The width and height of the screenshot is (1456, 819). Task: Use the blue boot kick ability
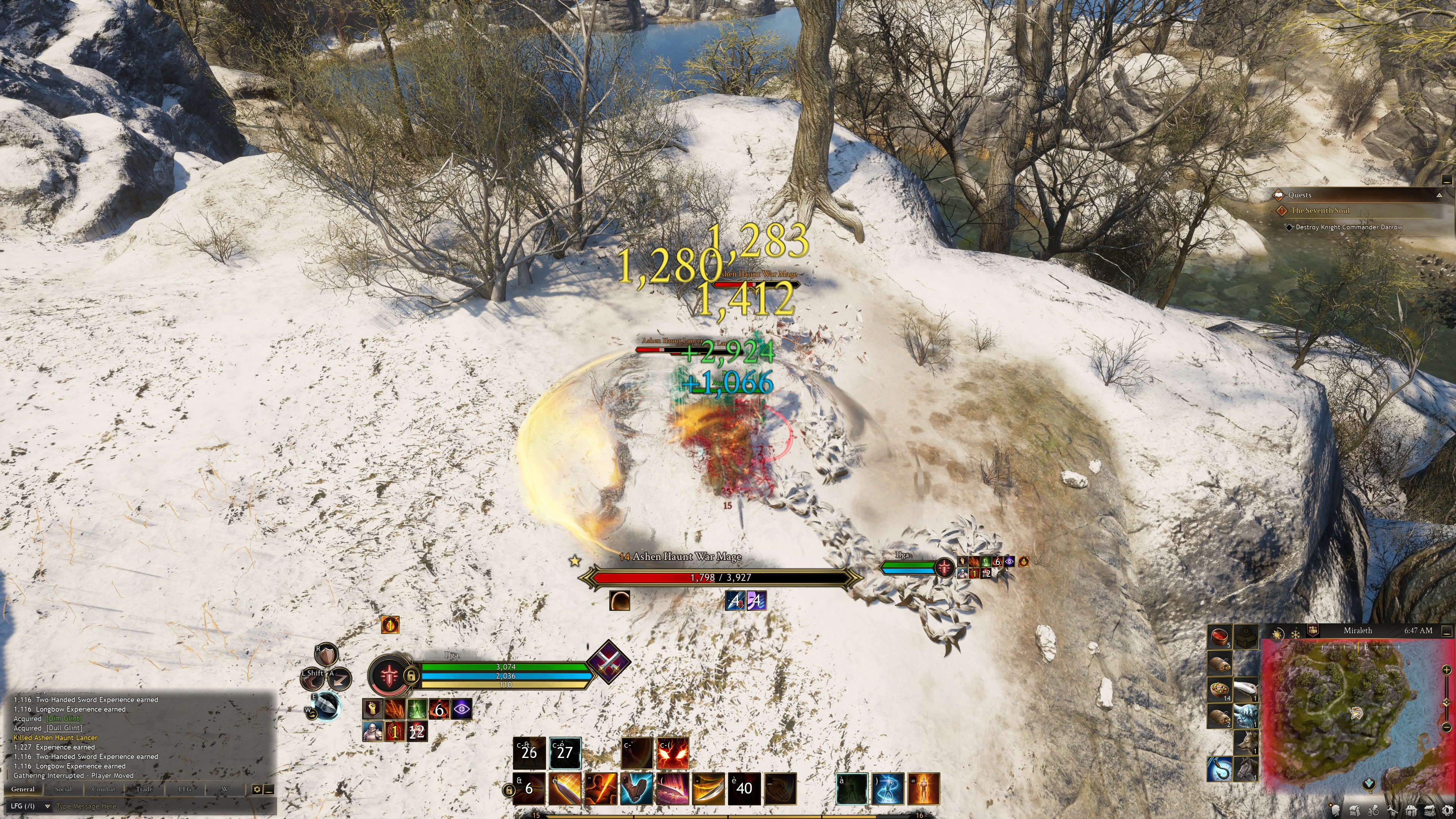pos(637,789)
